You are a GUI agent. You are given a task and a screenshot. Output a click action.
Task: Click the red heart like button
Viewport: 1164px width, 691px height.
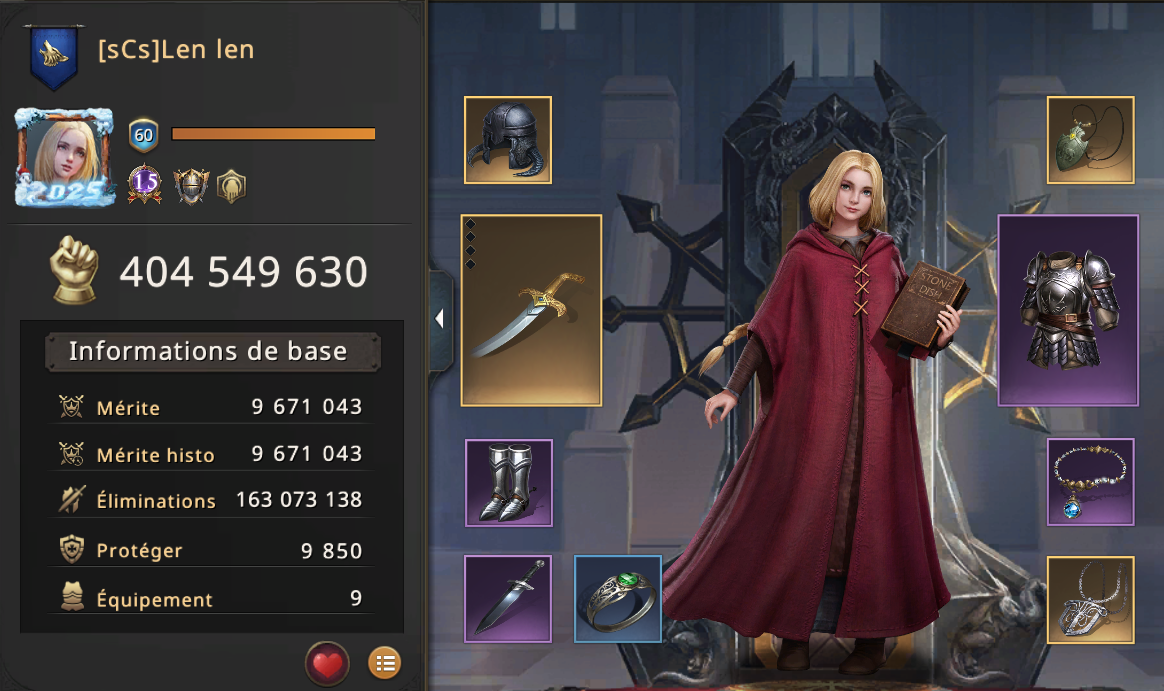tap(327, 662)
